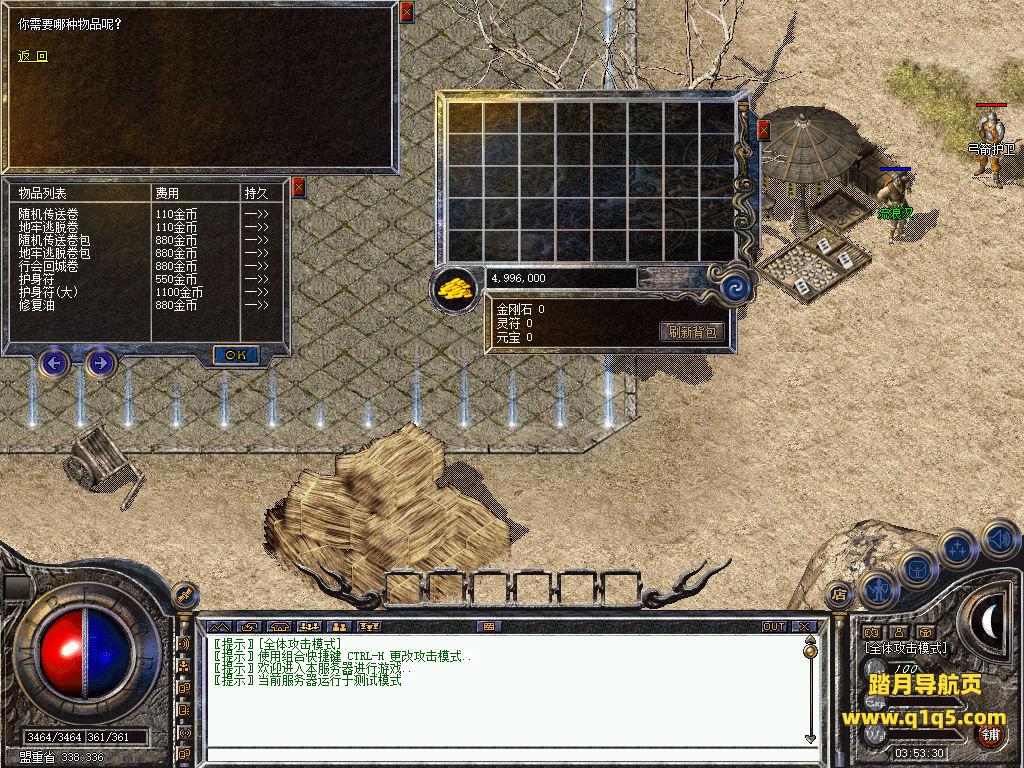Choose 地牢逃脱卷包 from the shop list
1024x768 pixels.
[x=55, y=253]
